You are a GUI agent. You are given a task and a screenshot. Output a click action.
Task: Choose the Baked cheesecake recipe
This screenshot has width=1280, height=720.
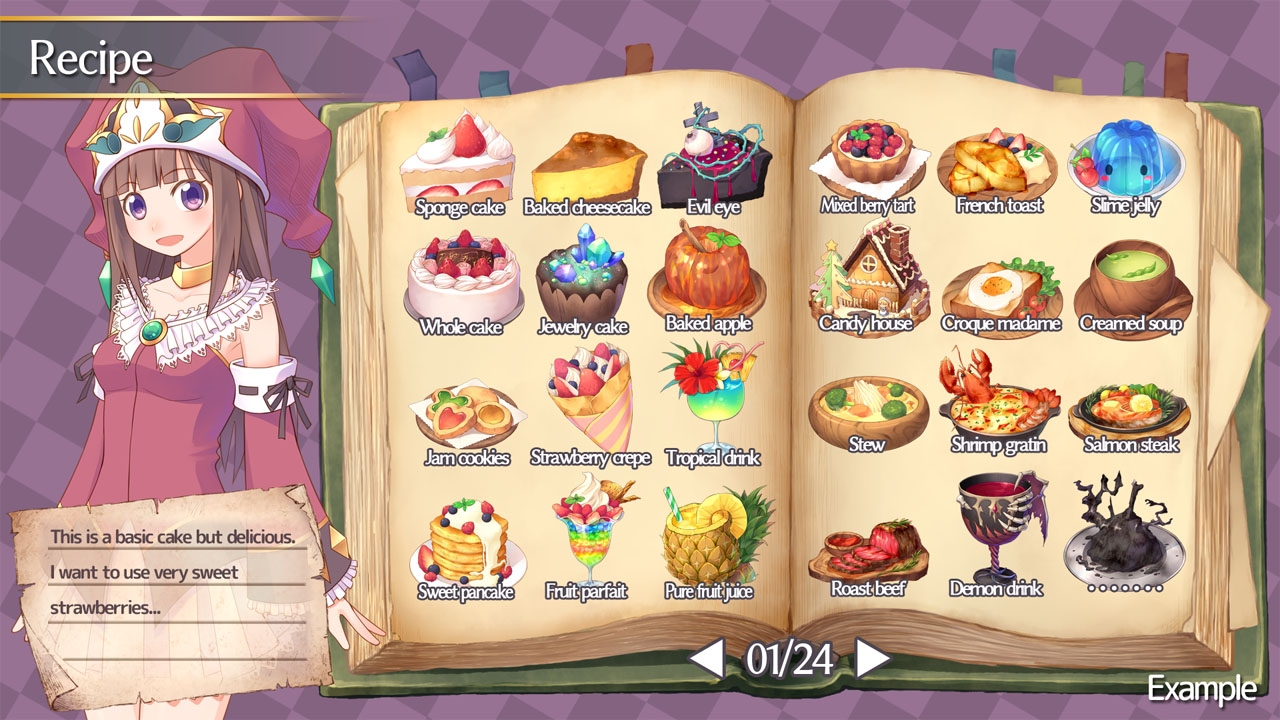(x=587, y=170)
